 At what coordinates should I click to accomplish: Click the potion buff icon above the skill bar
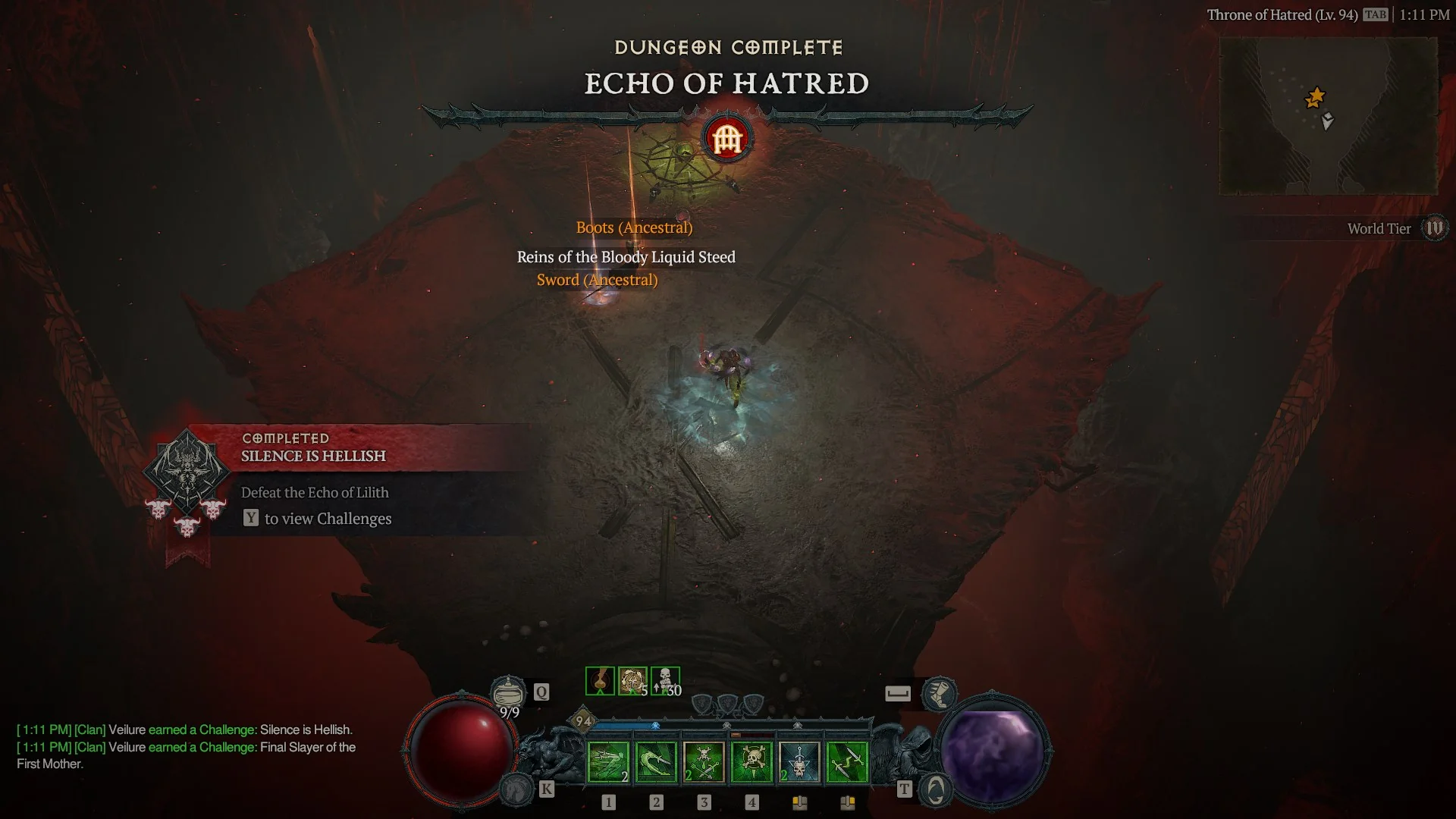(x=599, y=680)
